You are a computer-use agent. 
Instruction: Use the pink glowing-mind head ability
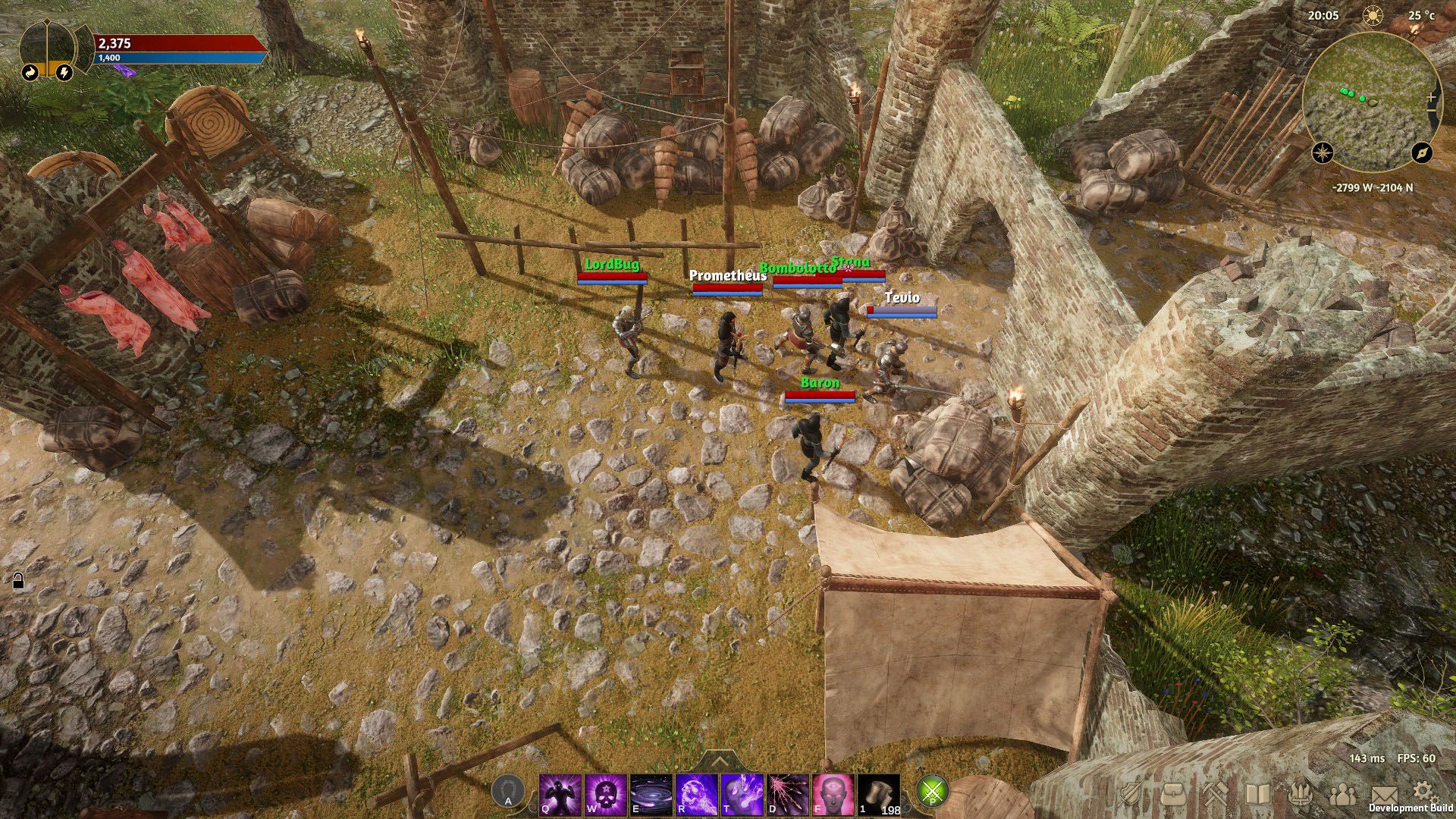tap(833, 795)
